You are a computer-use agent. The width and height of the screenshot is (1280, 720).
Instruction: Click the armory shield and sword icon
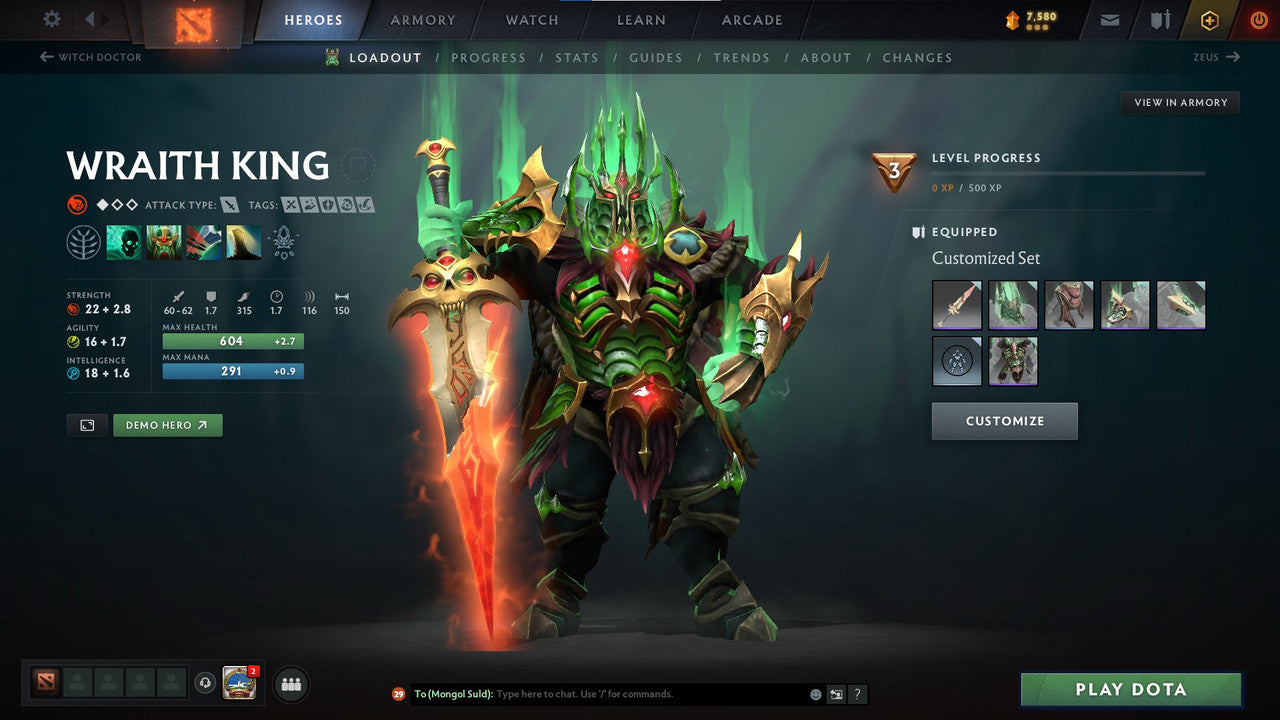coord(1160,19)
